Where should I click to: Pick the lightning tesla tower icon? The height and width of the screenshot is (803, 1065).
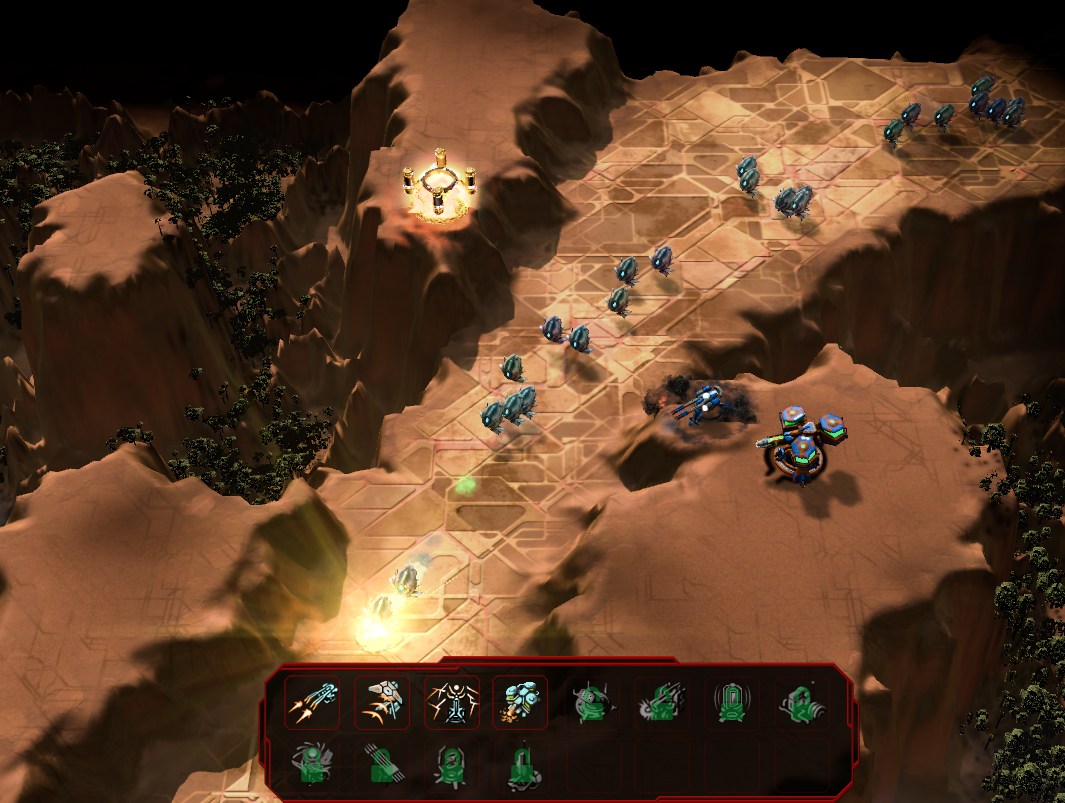click(451, 702)
